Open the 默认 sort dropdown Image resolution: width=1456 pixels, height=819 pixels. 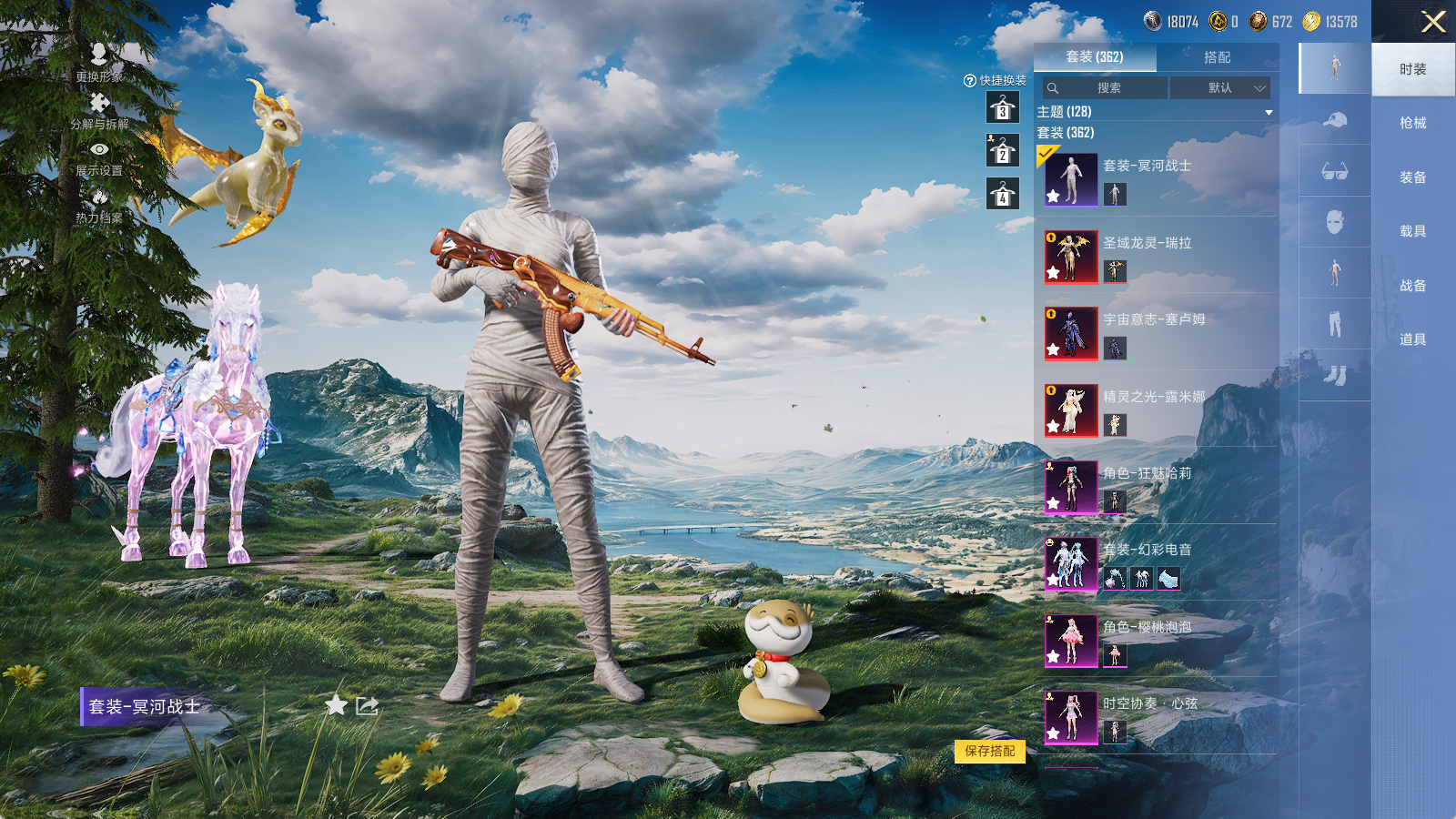(1220, 88)
